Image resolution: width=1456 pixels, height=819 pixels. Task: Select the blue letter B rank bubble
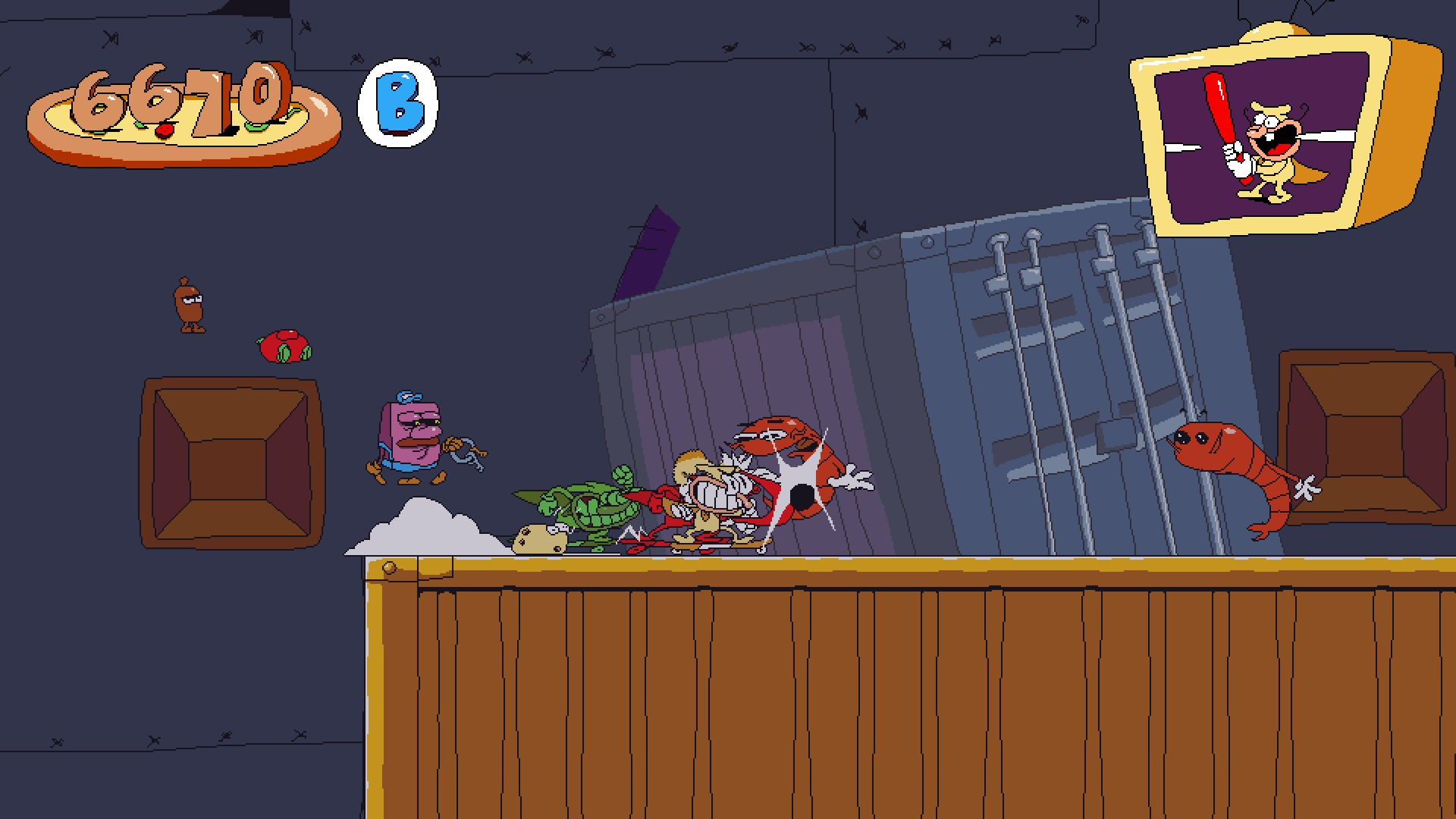click(x=397, y=105)
